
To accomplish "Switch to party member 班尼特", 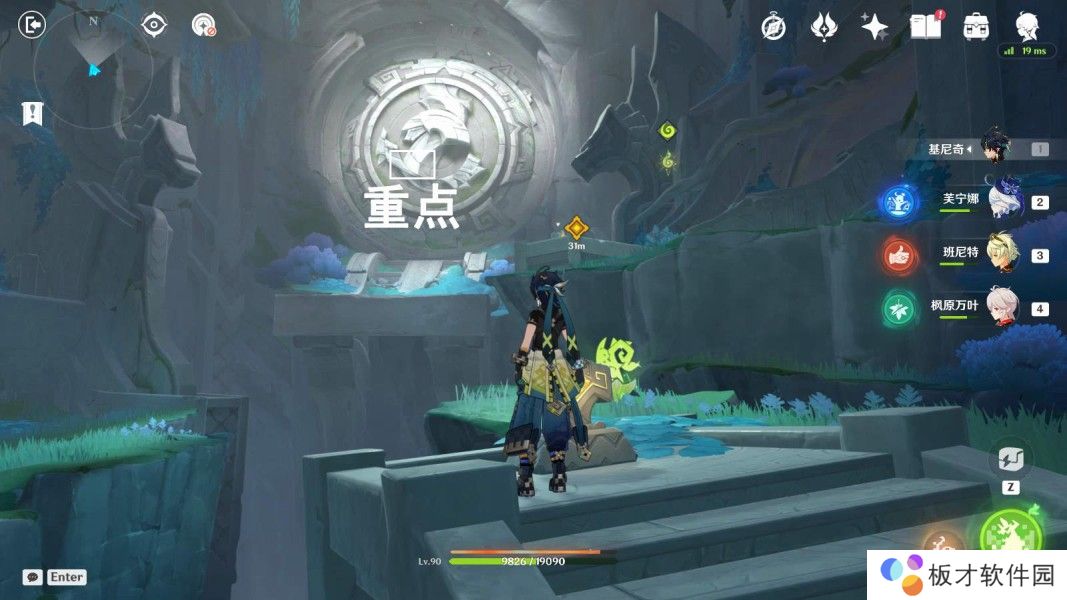I will (1003, 255).
